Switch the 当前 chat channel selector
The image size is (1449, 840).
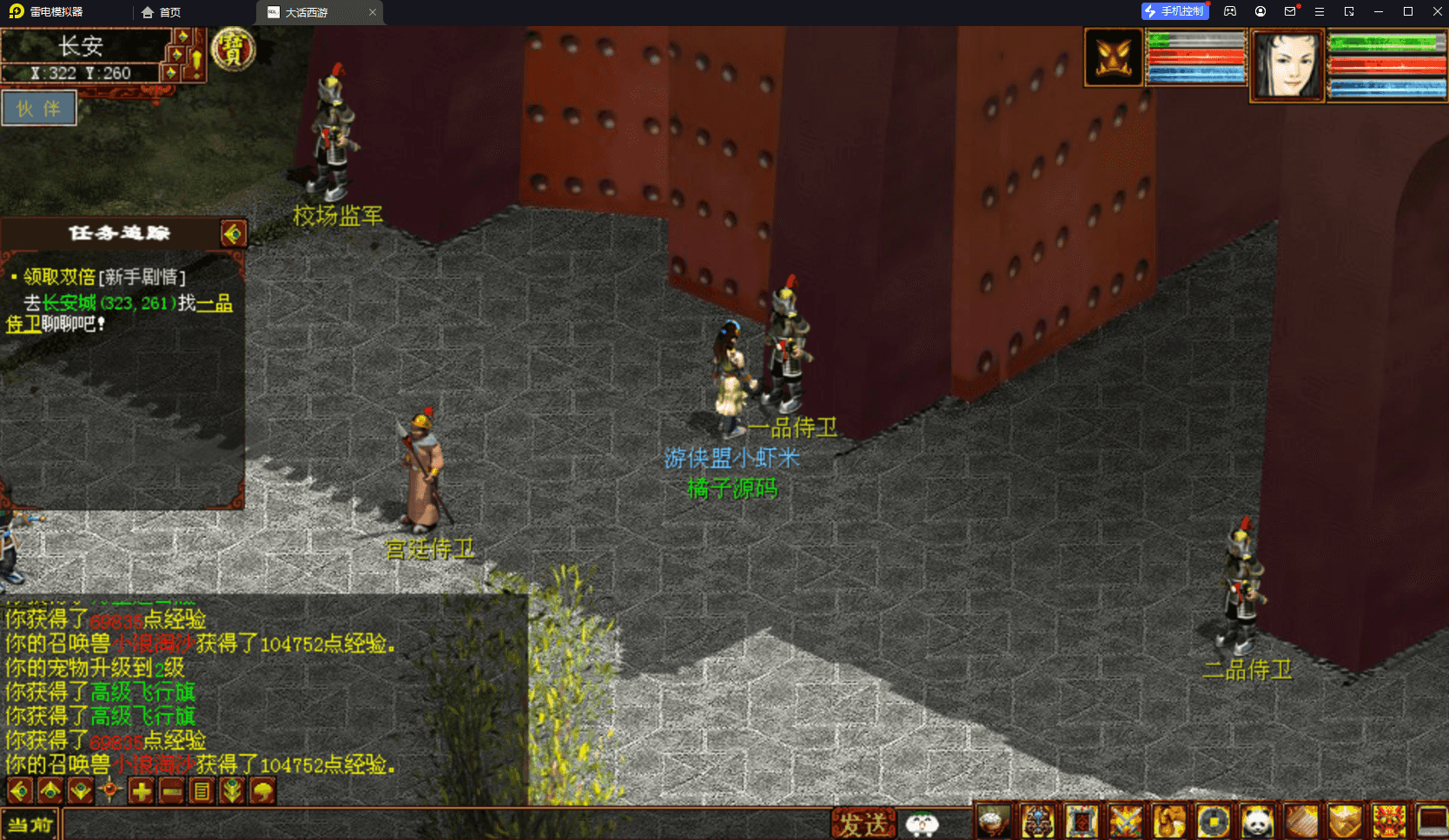[30, 824]
